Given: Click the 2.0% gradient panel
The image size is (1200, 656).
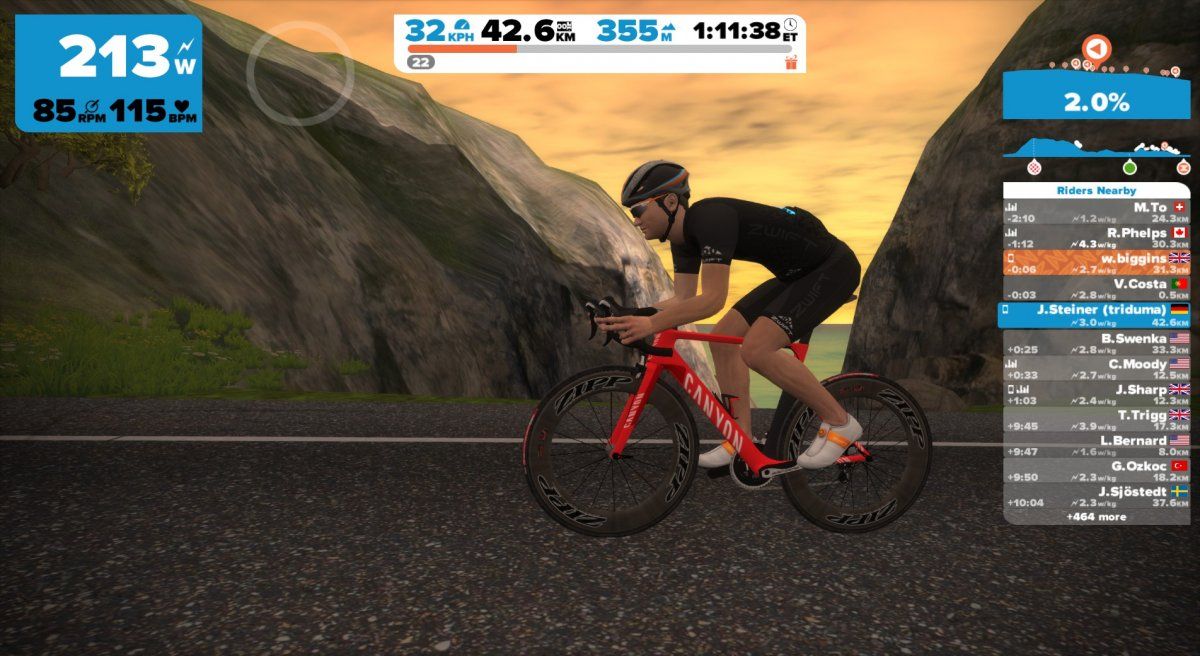Looking at the screenshot, I should click(x=1096, y=101).
